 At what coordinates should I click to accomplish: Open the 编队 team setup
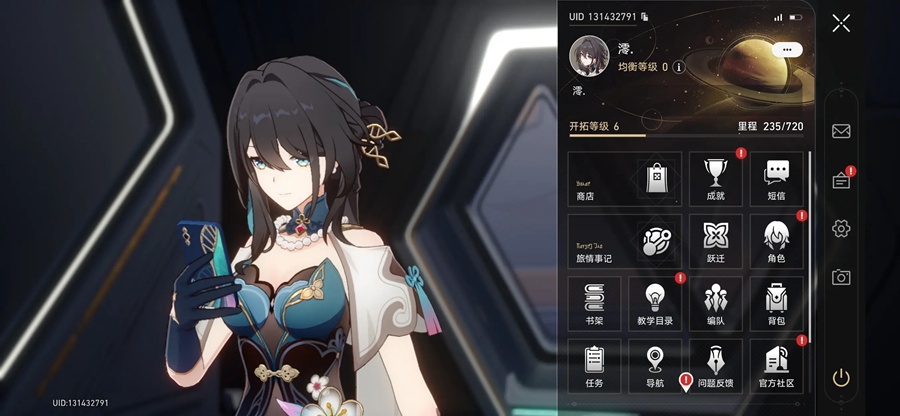(x=715, y=304)
